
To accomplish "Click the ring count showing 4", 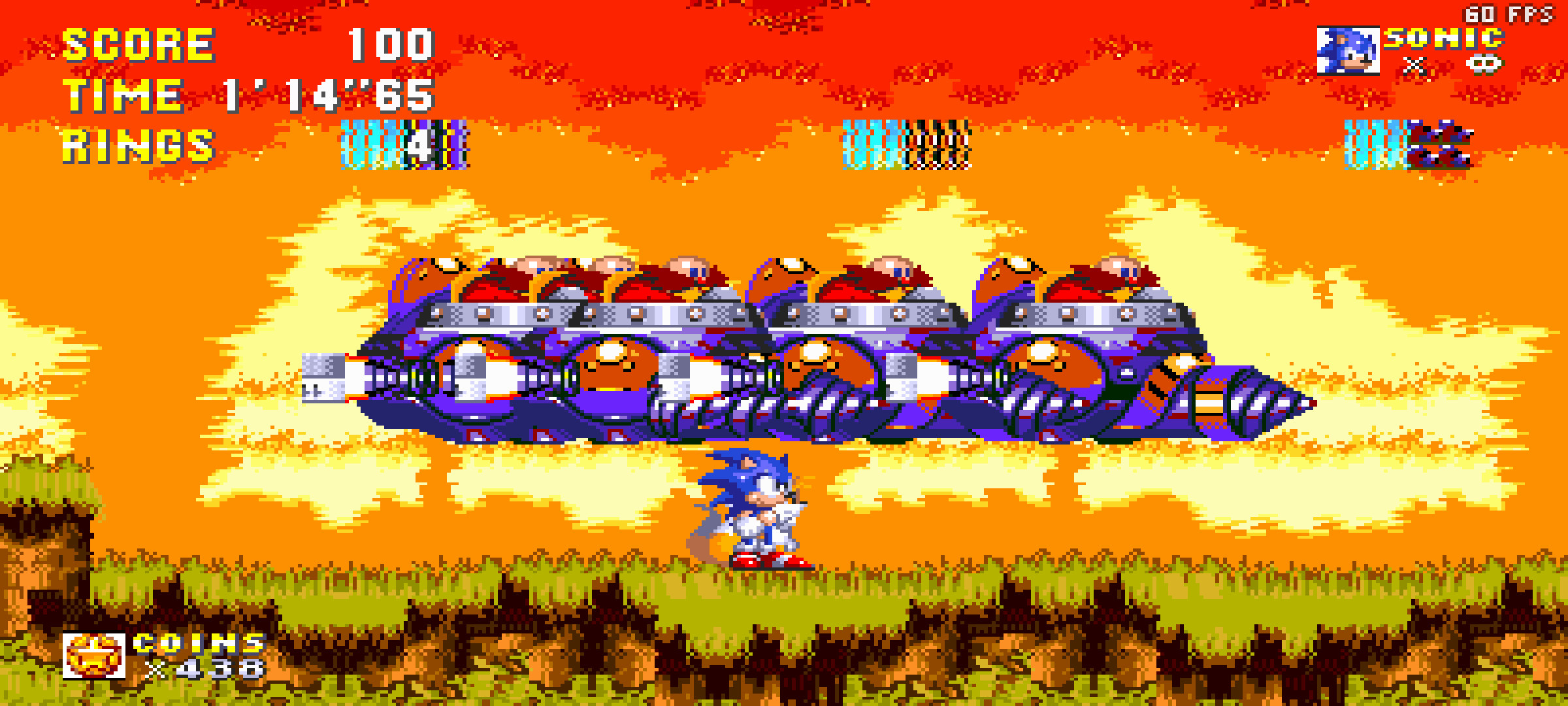I will pos(420,145).
